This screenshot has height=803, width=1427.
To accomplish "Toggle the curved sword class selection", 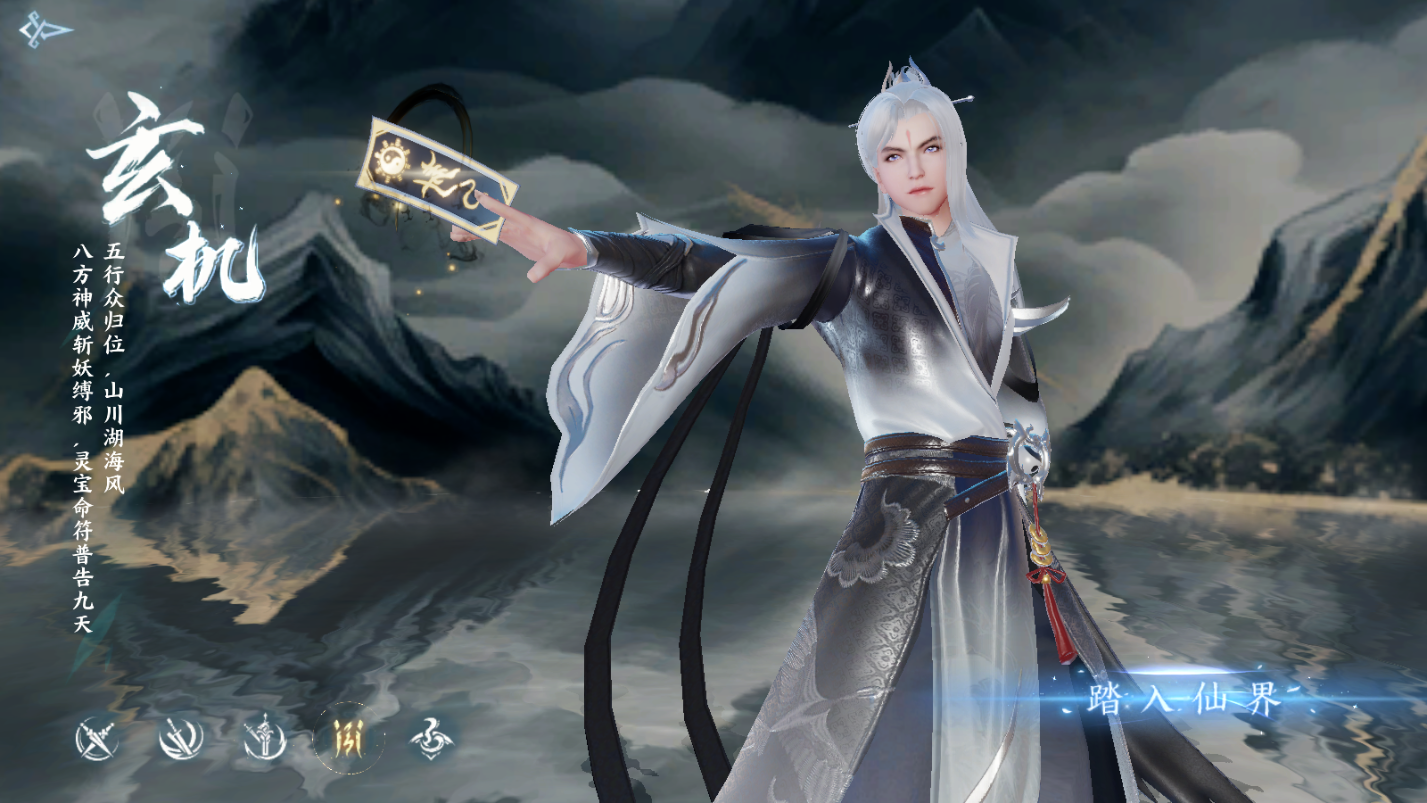I will pos(183,740).
